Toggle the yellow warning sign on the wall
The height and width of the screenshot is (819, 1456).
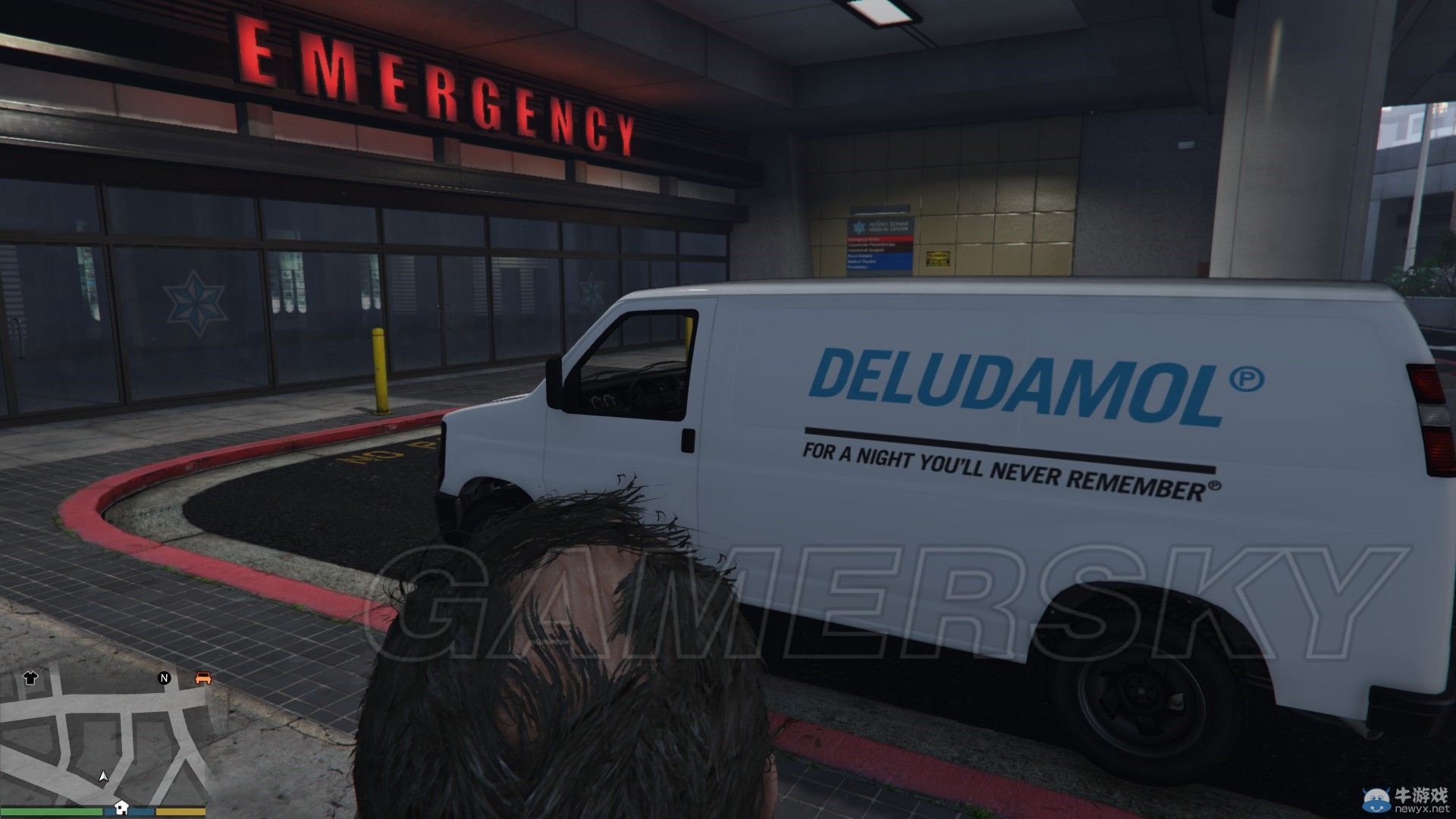coord(937,258)
